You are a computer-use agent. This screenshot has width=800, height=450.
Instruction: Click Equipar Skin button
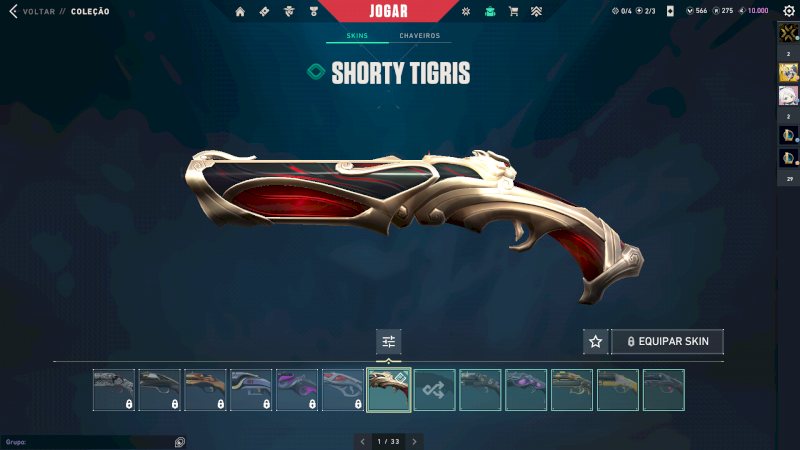pos(667,341)
